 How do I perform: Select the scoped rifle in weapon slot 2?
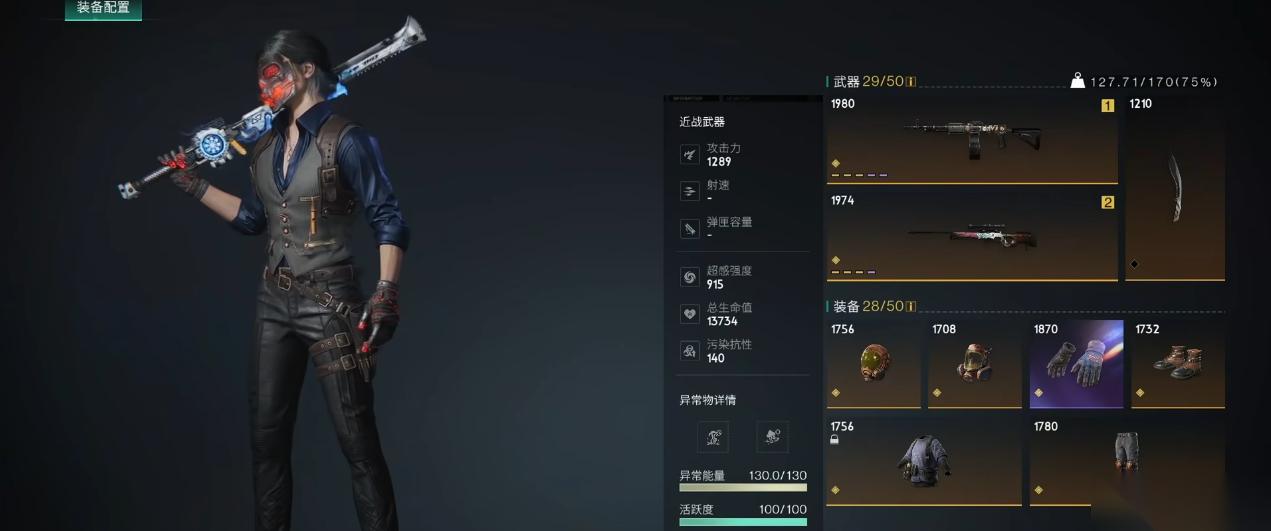971,237
